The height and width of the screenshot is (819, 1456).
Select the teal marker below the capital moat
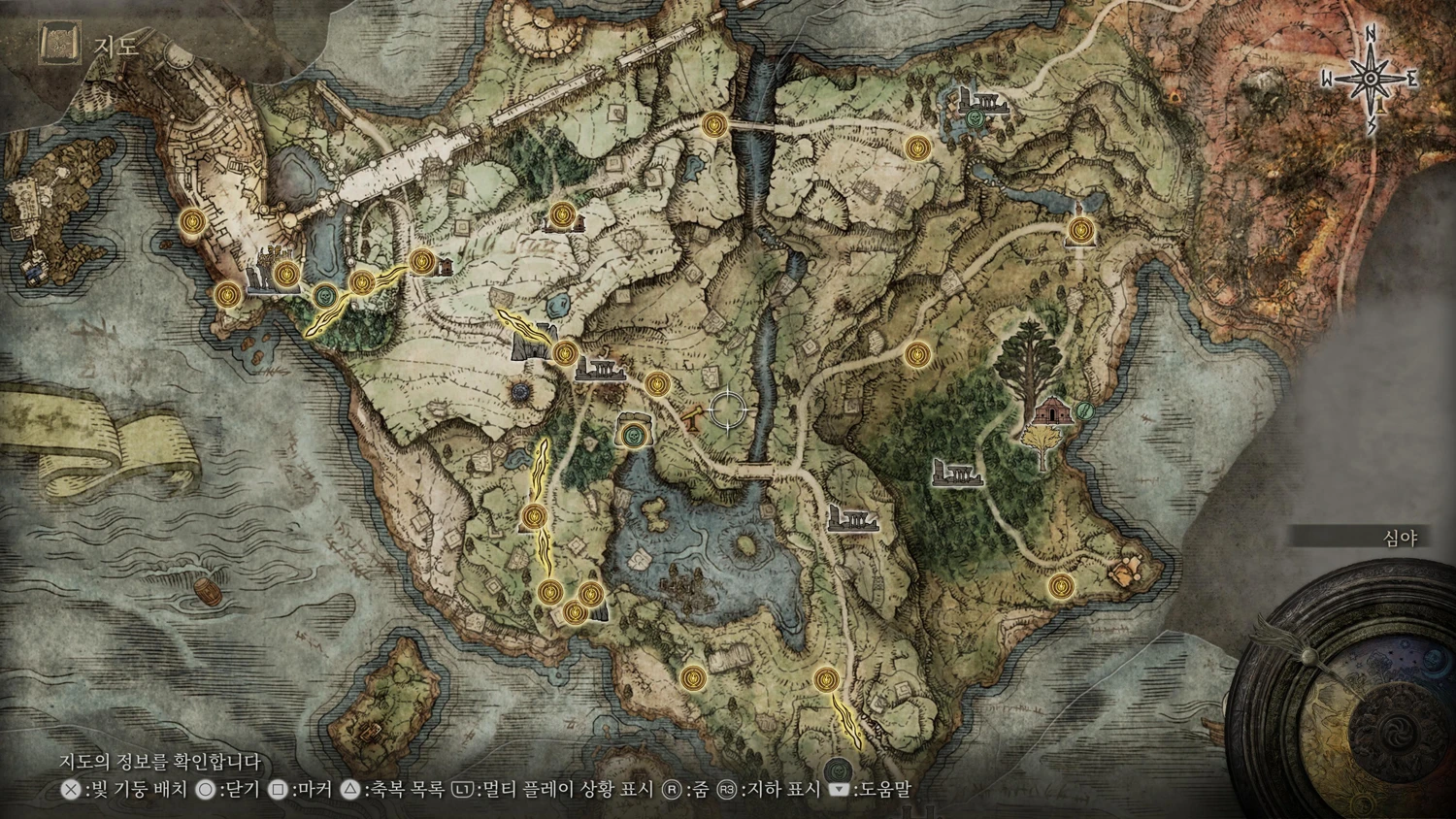pyautogui.click(x=325, y=295)
